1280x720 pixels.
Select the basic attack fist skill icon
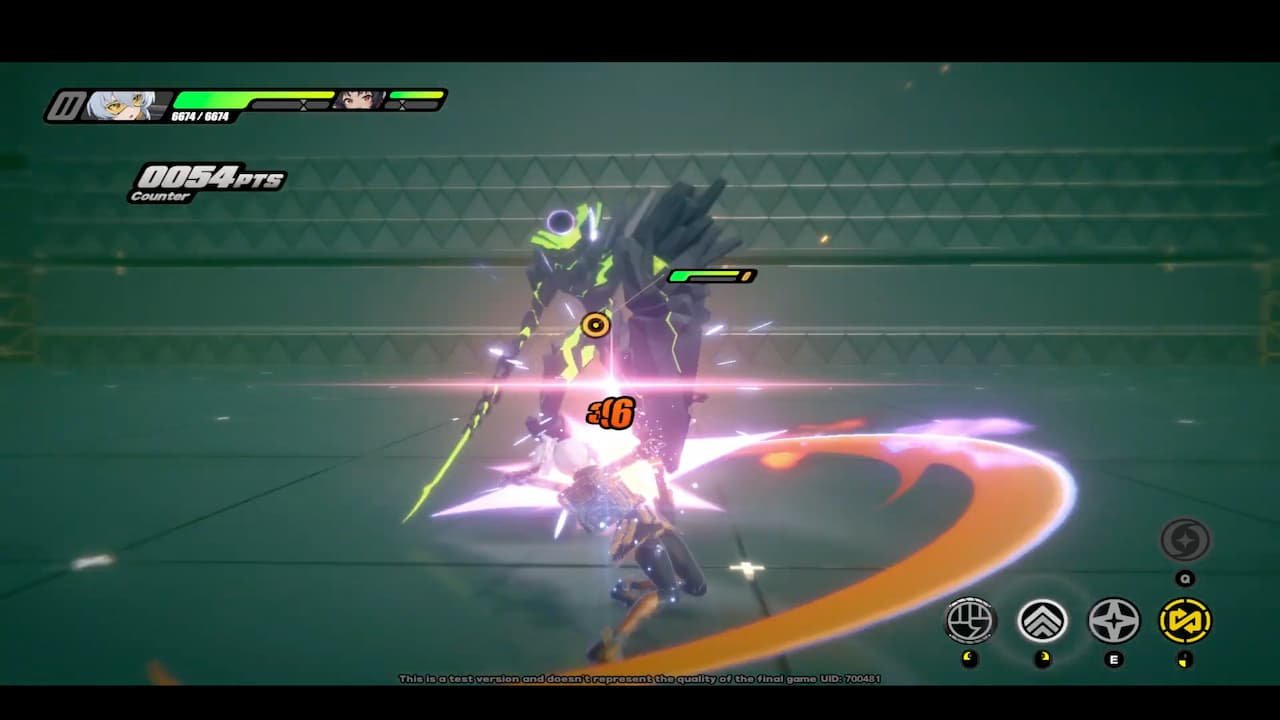968,622
